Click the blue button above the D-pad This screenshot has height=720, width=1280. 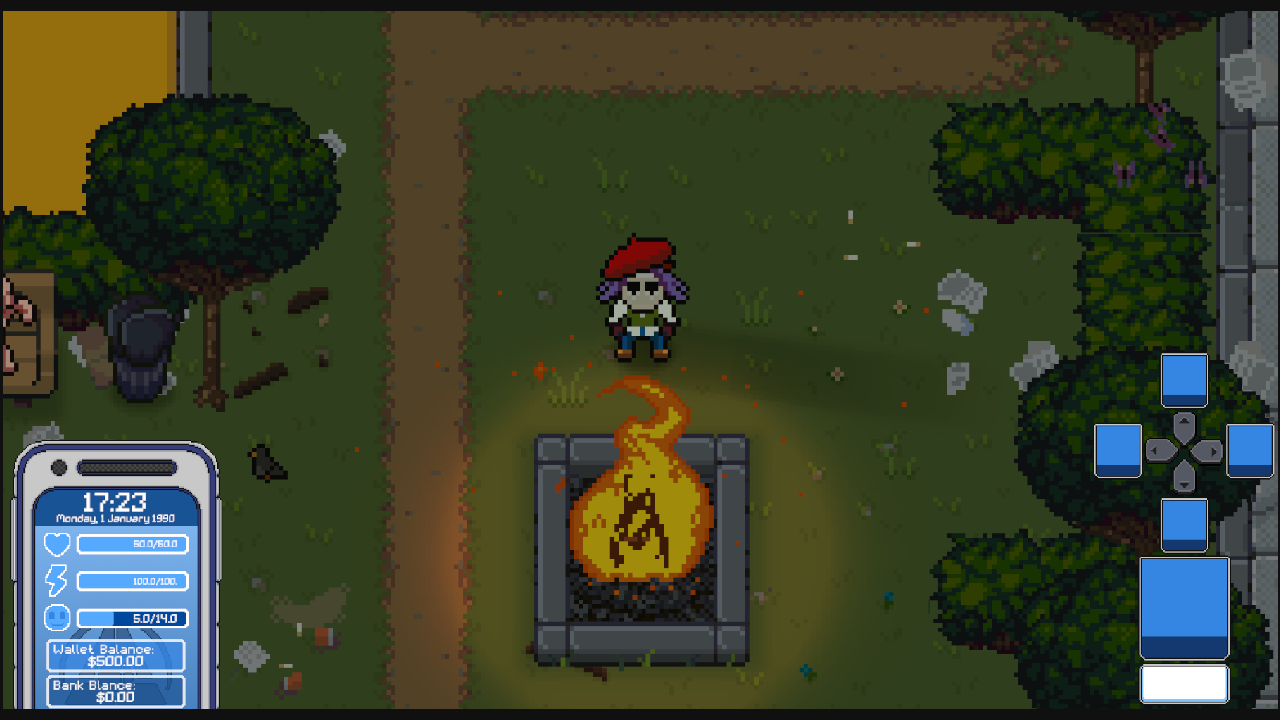(1184, 380)
